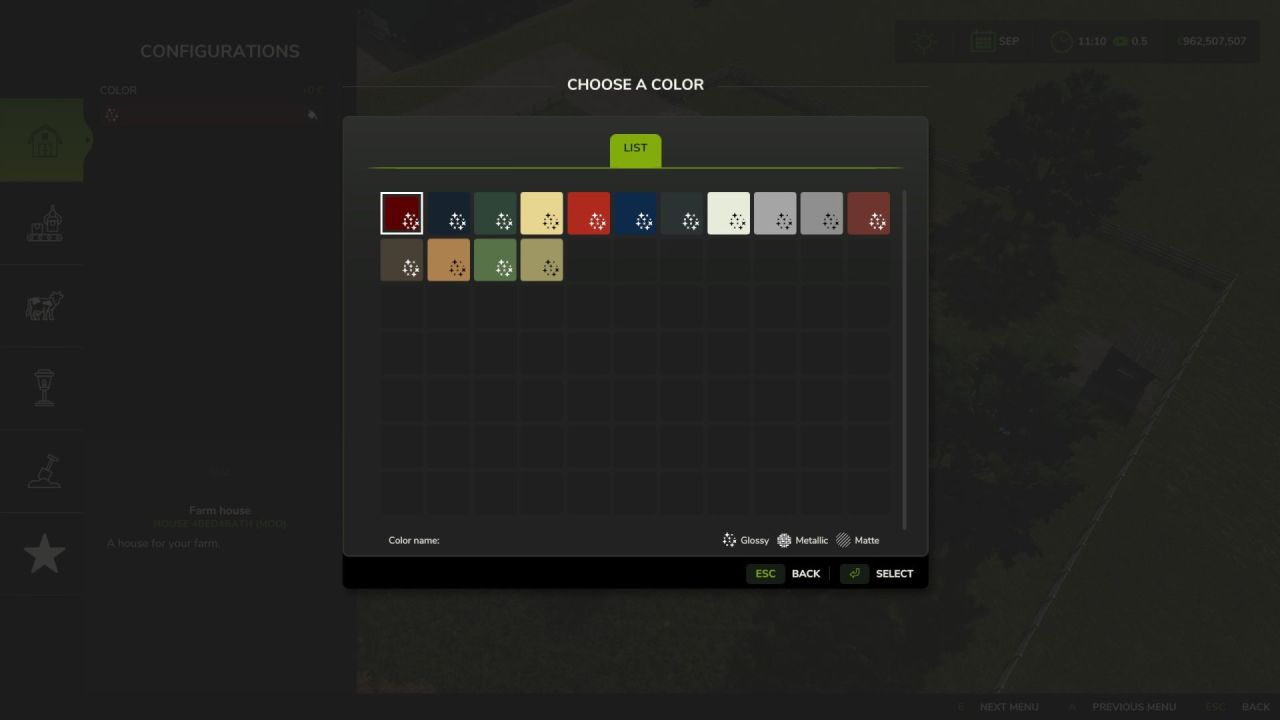Switch to the LIST tab
The height and width of the screenshot is (720, 1280).
click(634, 147)
